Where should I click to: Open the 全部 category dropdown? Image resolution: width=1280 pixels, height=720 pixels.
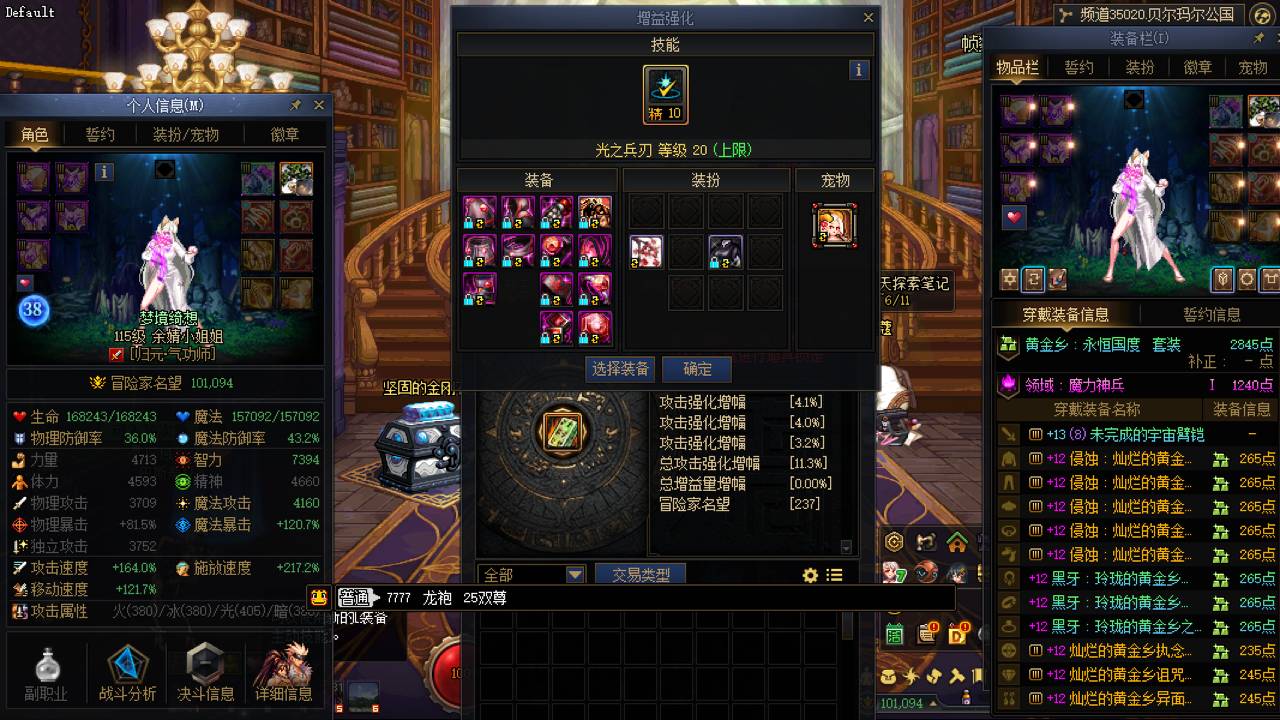[532, 575]
